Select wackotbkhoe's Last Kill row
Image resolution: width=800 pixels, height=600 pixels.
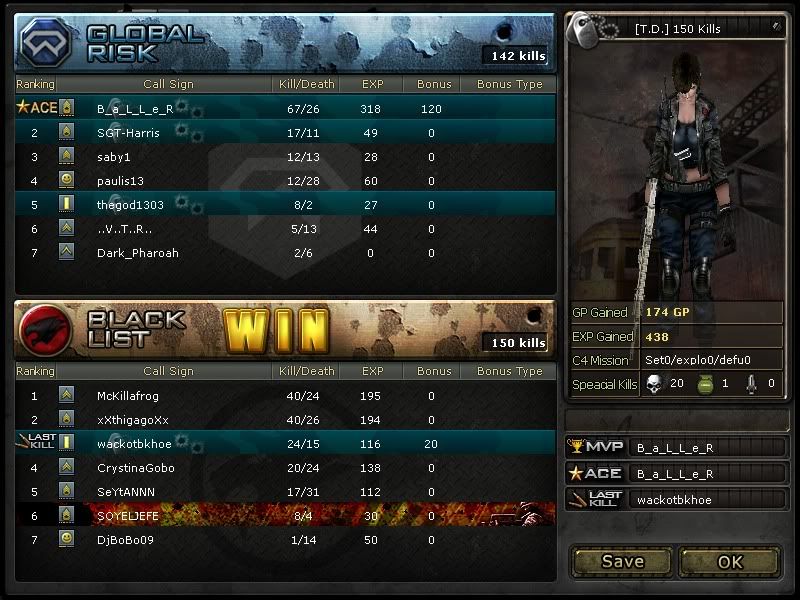(x=285, y=444)
